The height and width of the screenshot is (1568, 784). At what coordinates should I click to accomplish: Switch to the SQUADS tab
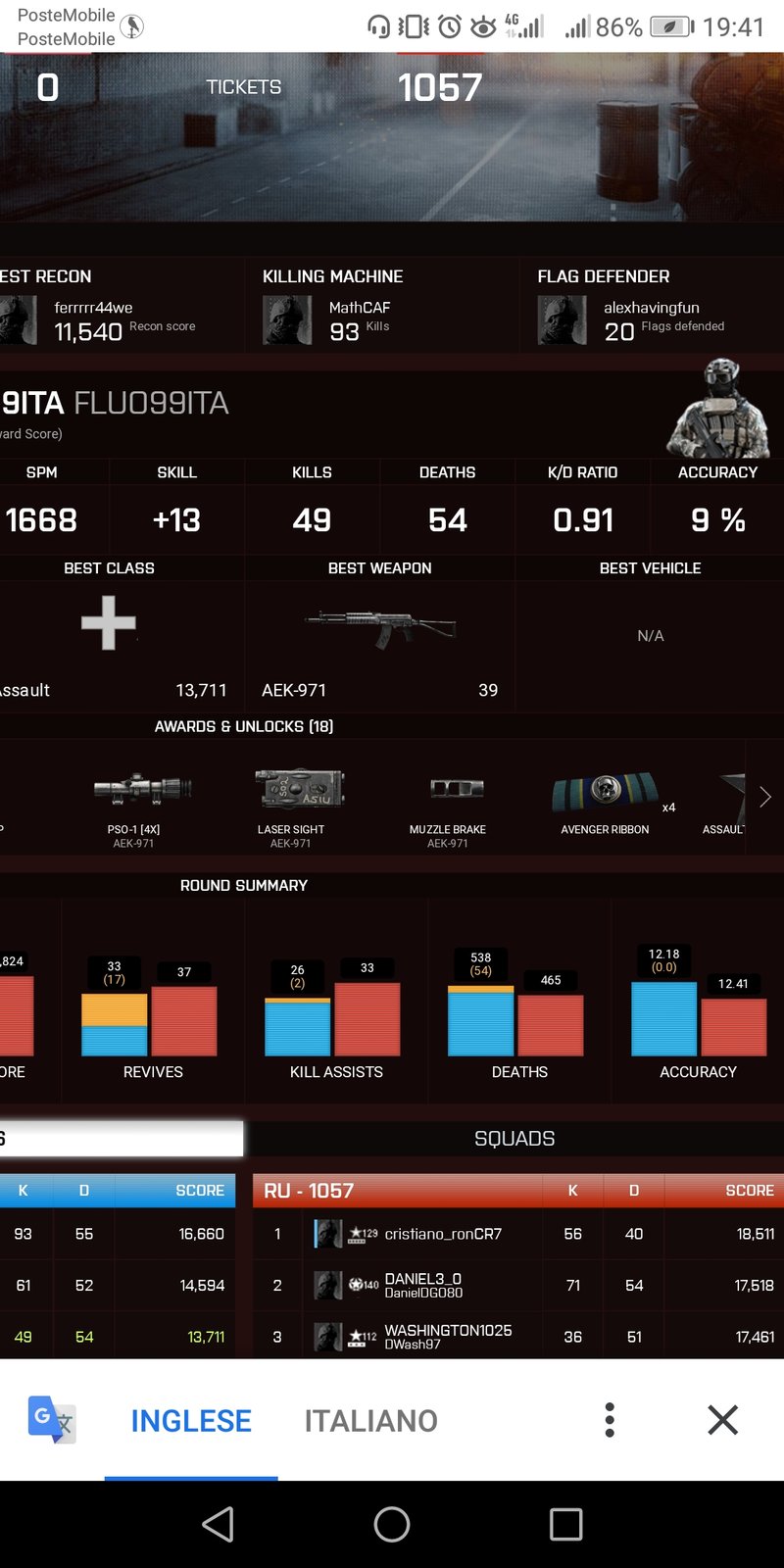pos(514,1139)
